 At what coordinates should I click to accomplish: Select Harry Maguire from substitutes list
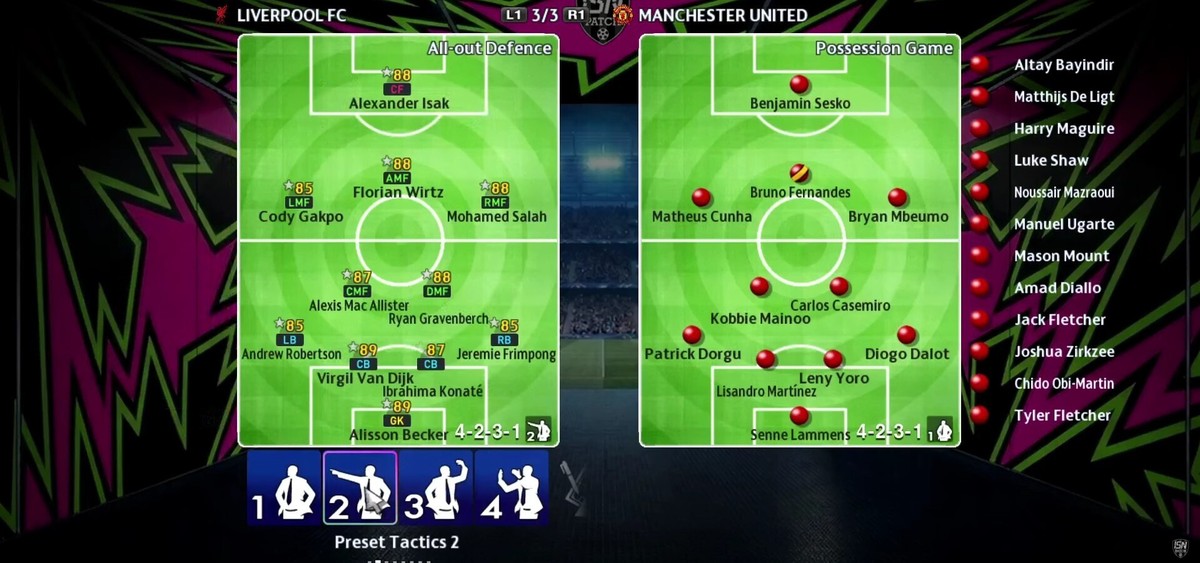(1063, 129)
